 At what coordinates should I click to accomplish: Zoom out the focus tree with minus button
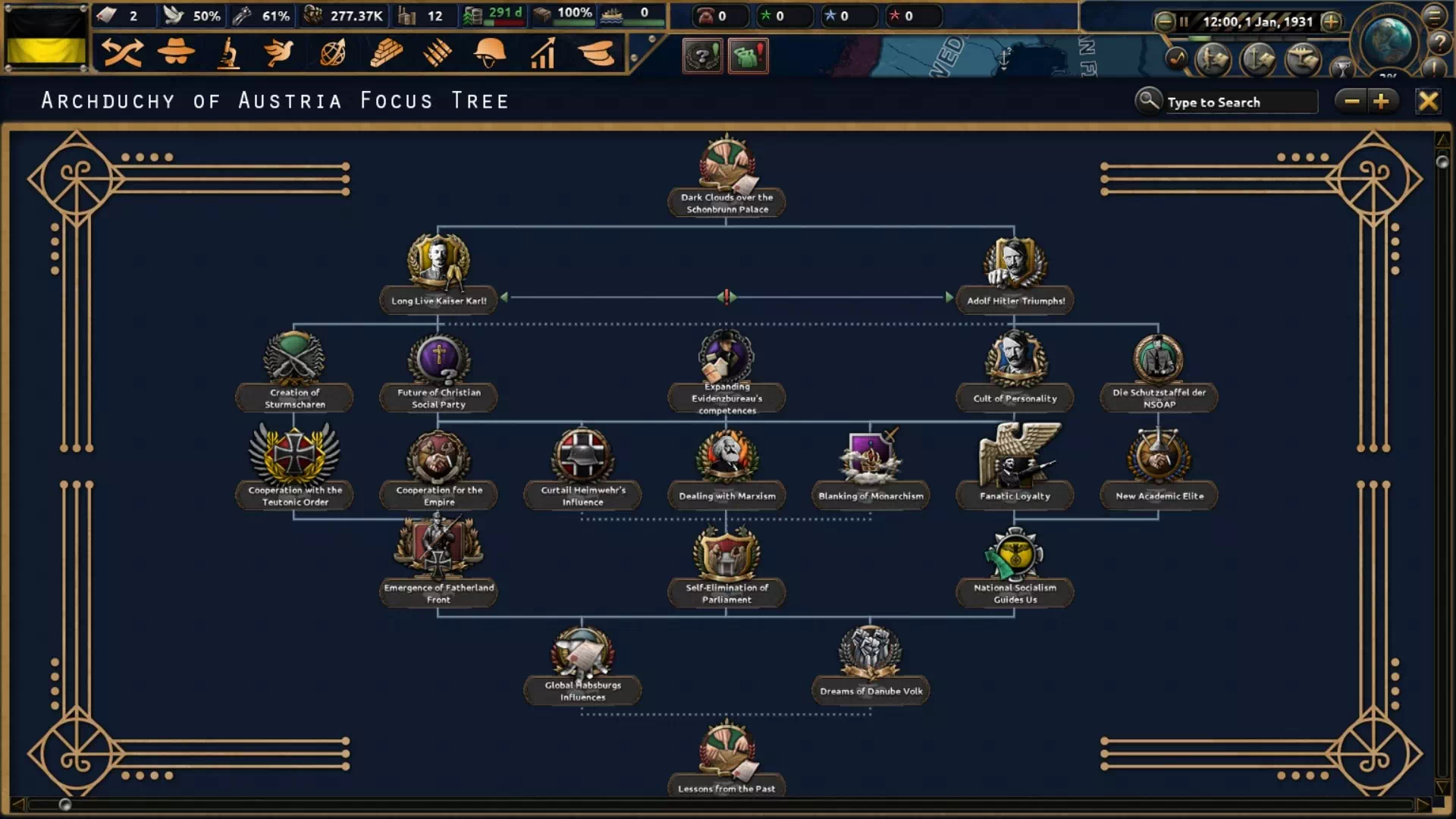click(1351, 101)
